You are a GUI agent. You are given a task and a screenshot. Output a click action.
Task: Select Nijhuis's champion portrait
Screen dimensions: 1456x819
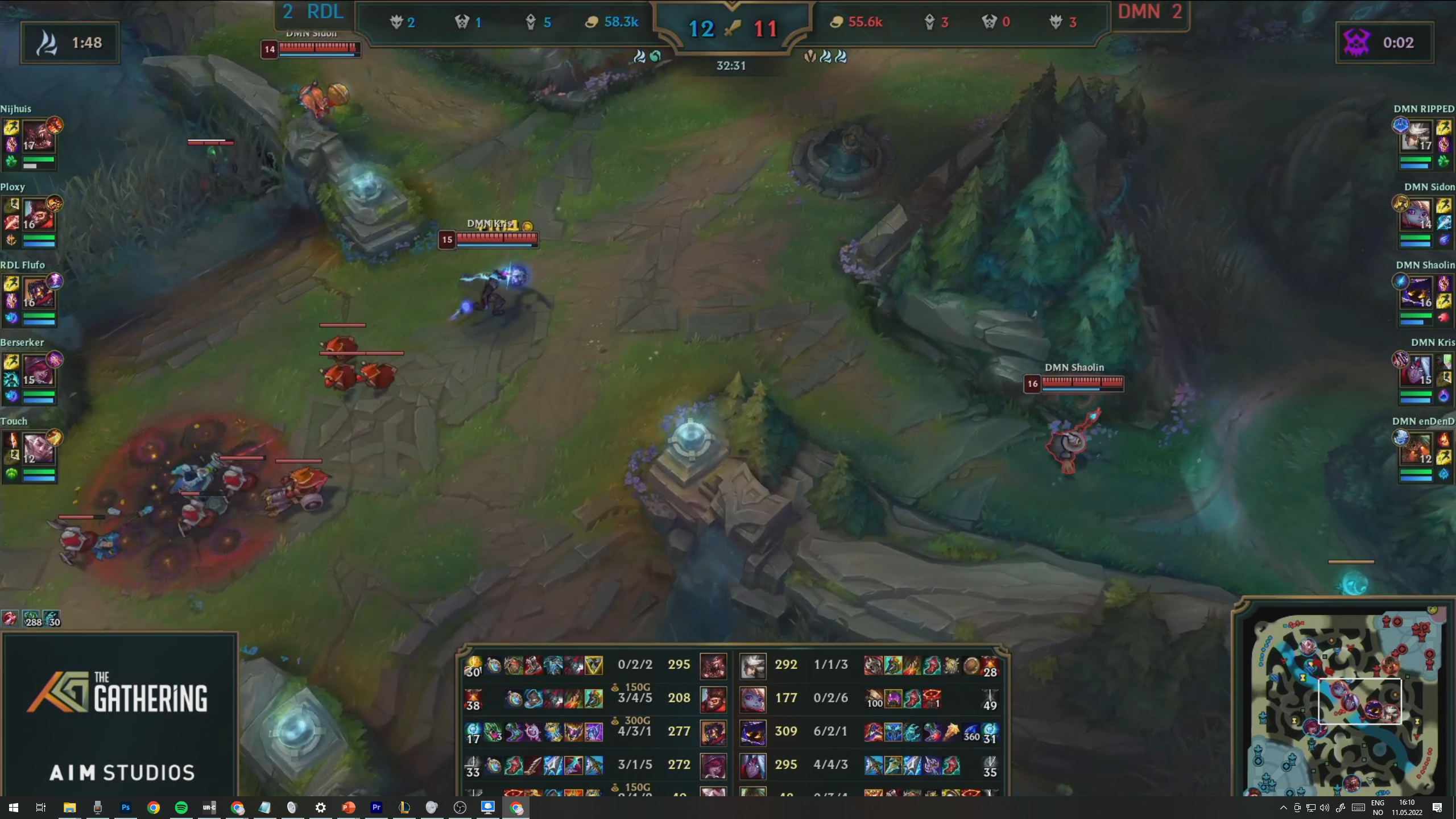point(38,136)
